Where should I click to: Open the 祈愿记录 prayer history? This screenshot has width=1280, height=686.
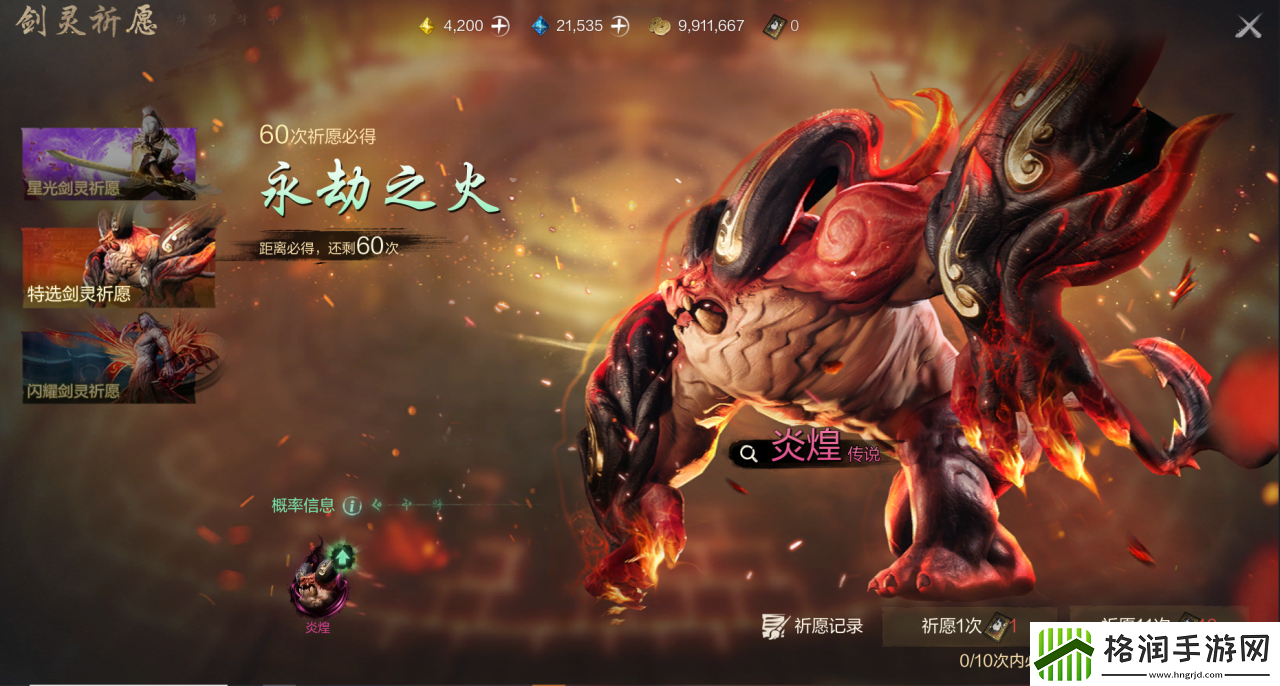[812, 627]
